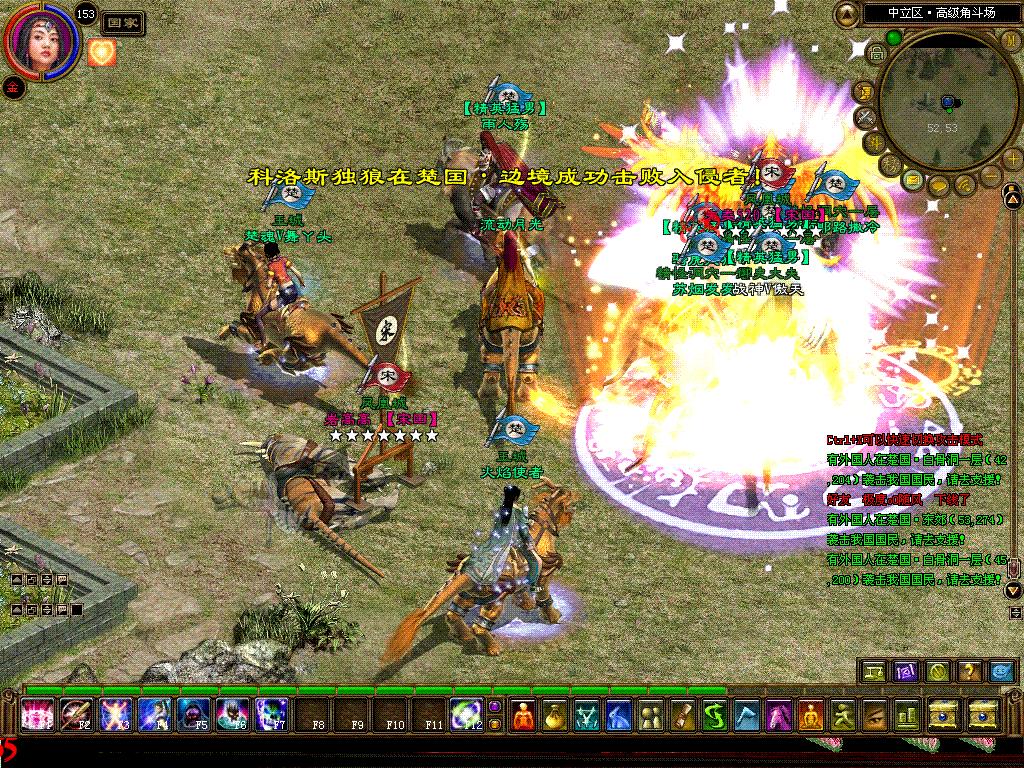Open the question mark help button
The height and width of the screenshot is (768, 1024).
[968, 671]
